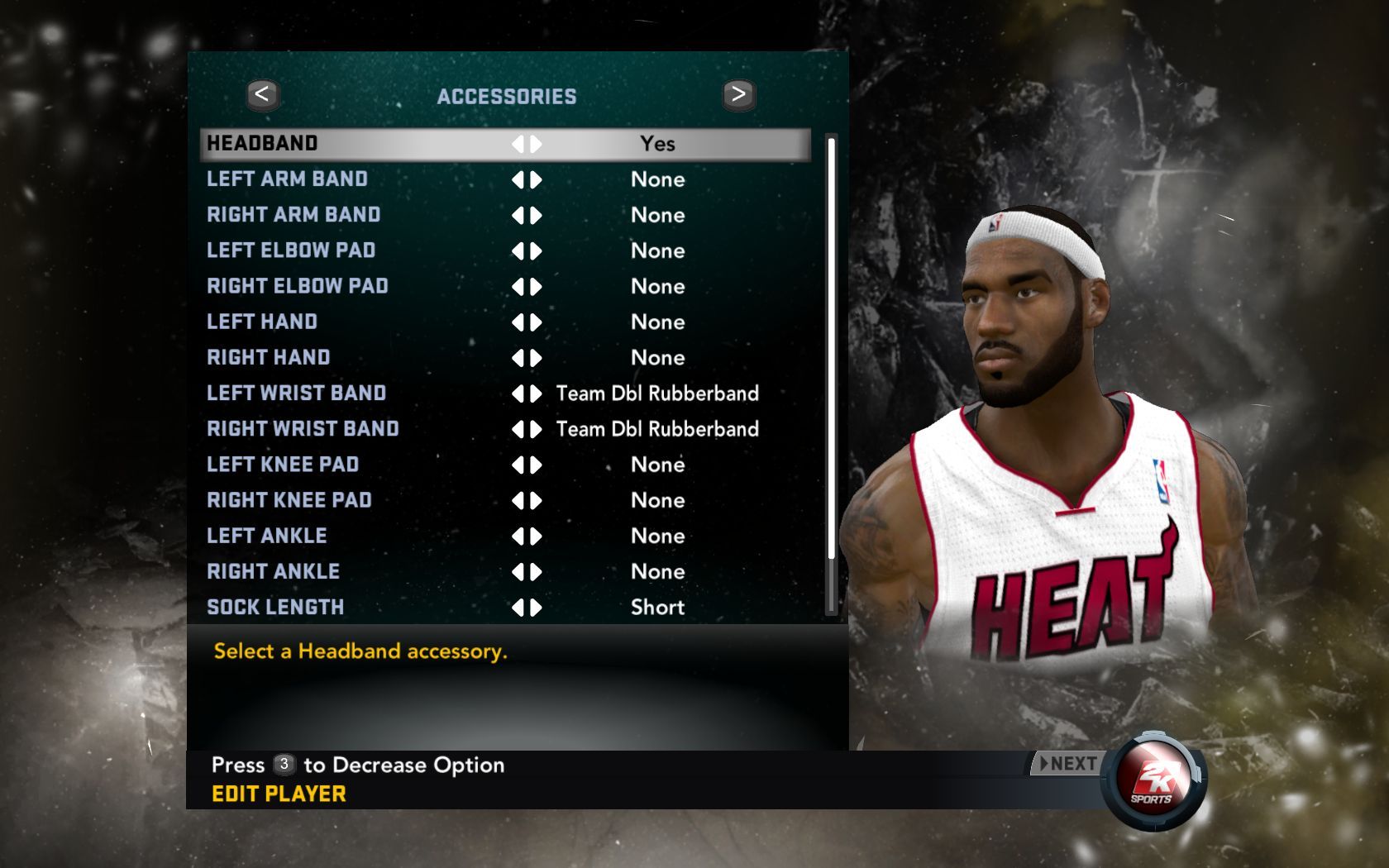Viewport: 1389px width, 868px height.
Task: Choose the Sock Length setting
Action: click(275, 607)
